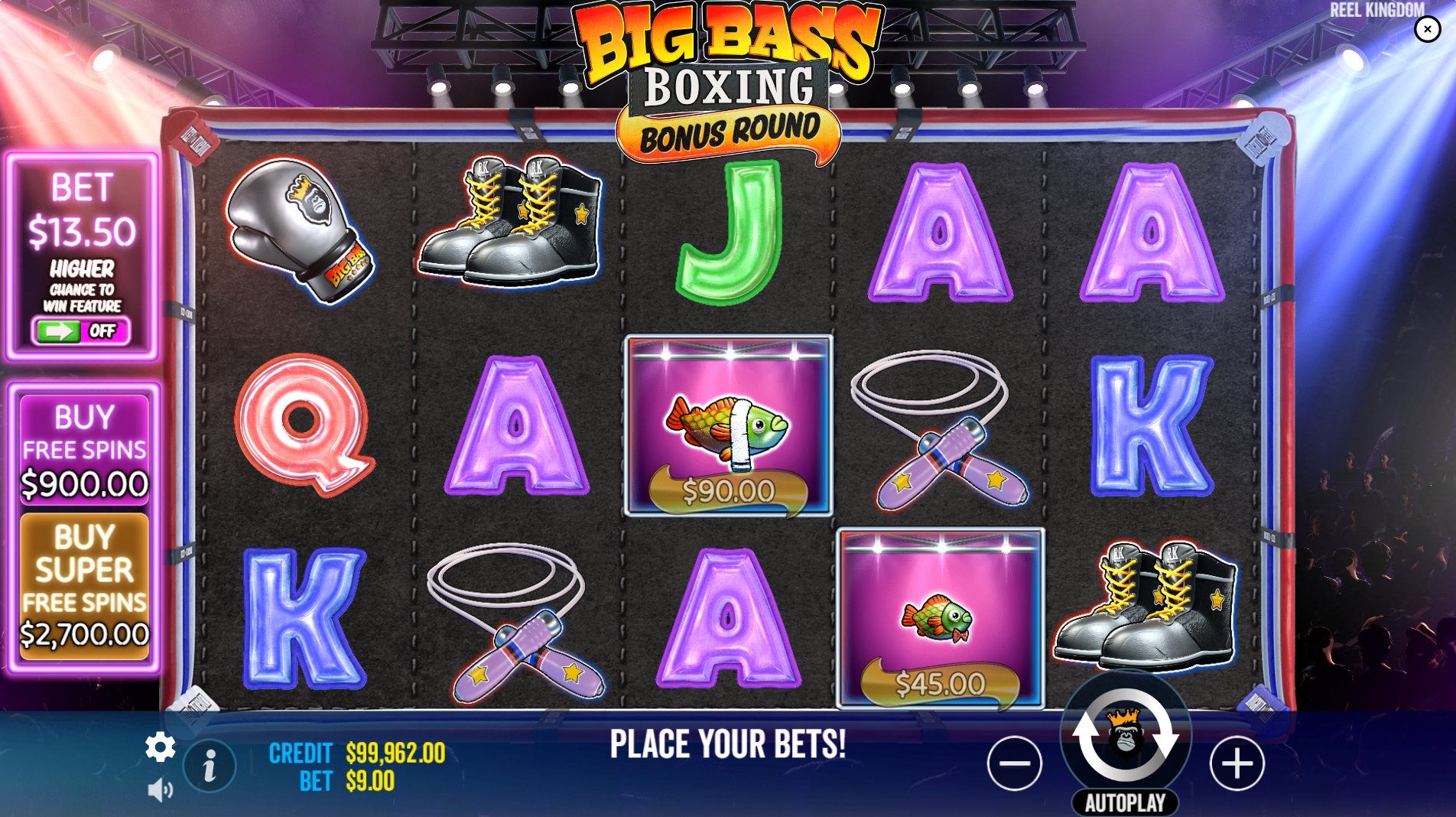
Task: Click the settings gear icon
Action: (161, 746)
